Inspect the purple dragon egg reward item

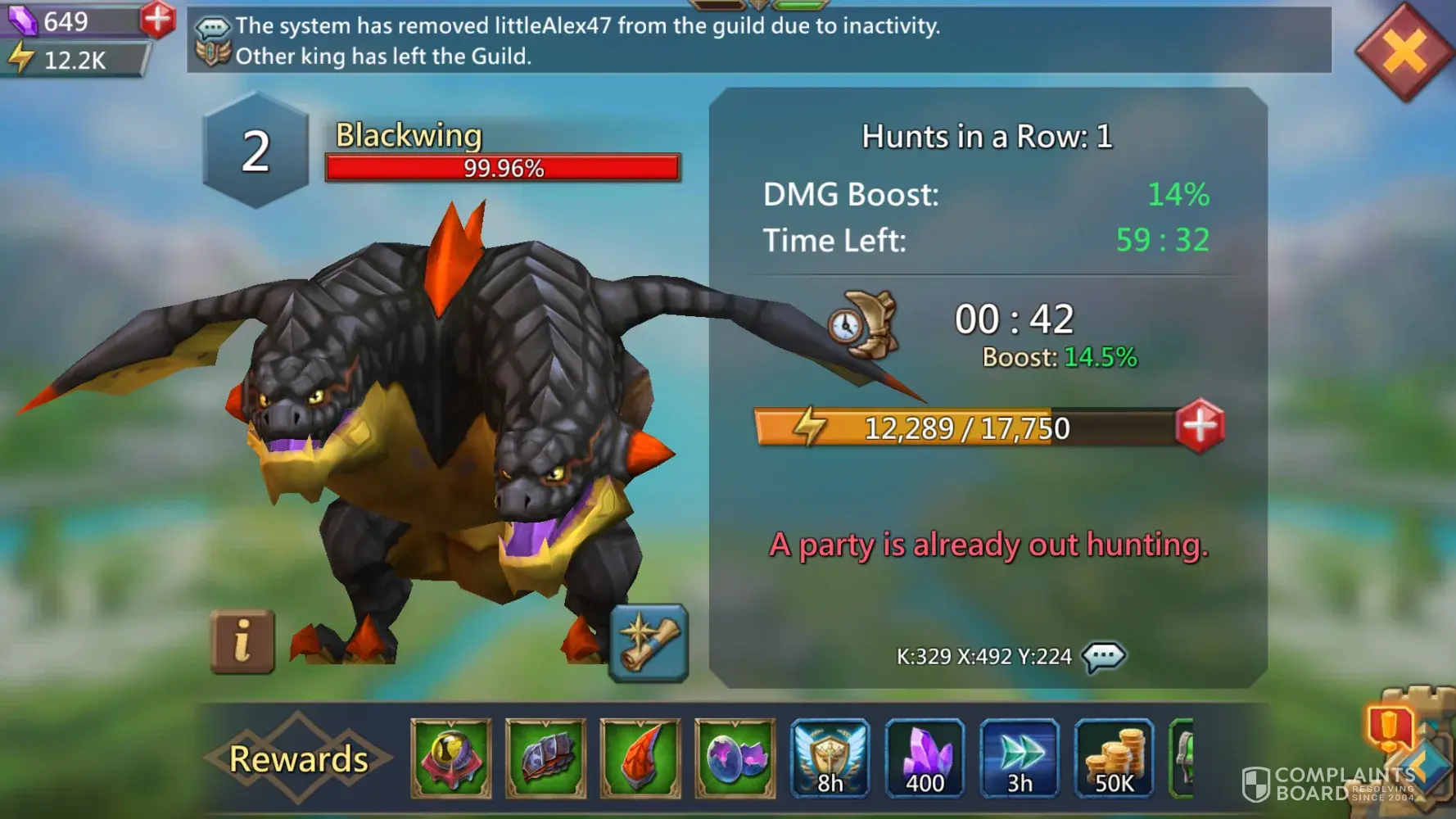pos(735,758)
